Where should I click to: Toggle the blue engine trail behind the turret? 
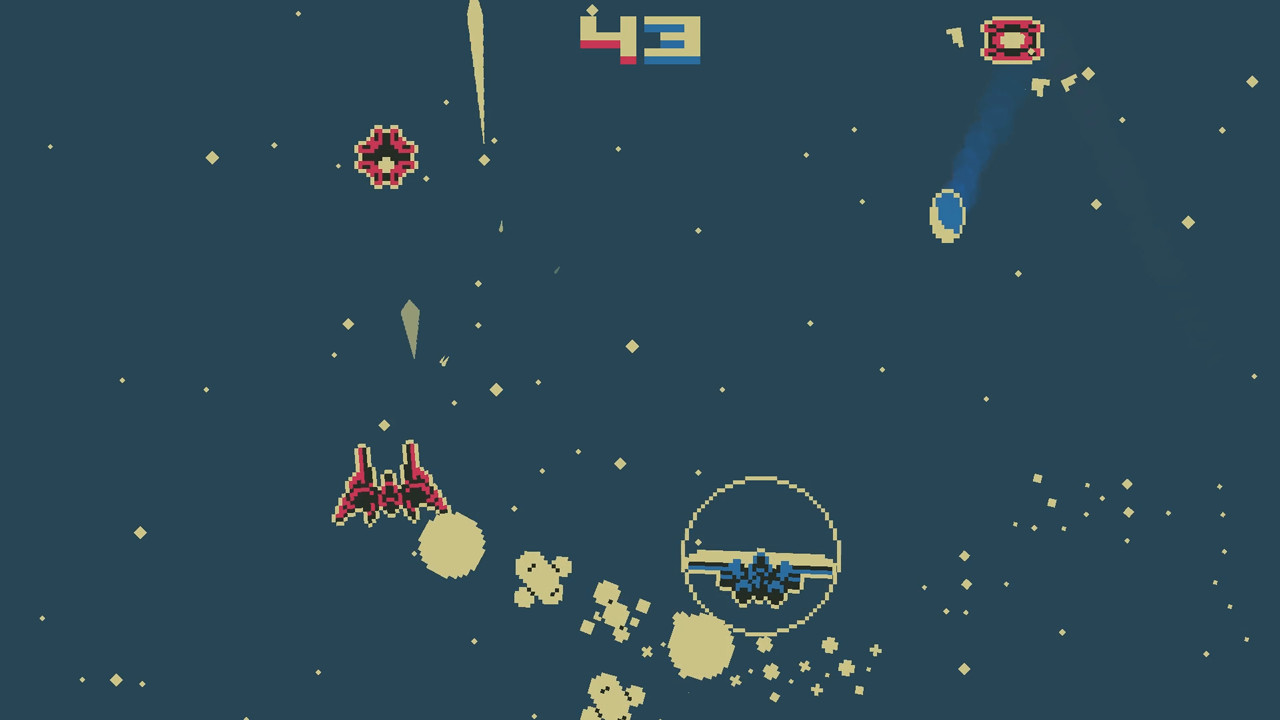coord(985,130)
